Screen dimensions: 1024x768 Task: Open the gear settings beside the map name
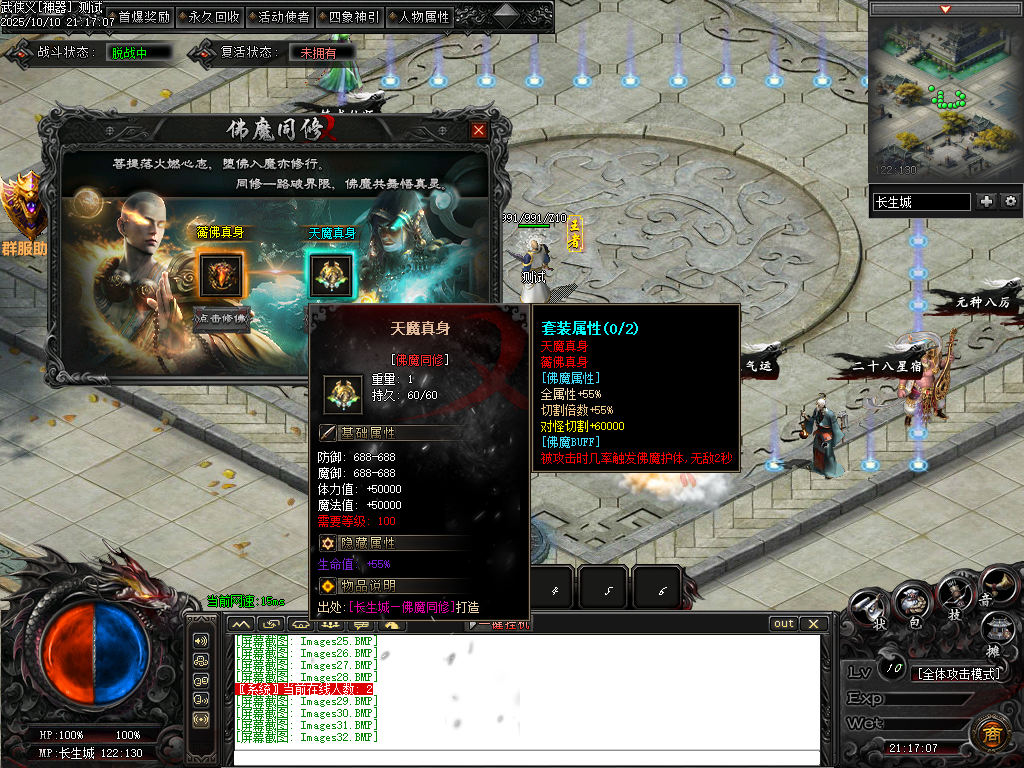(x=1010, y=202)
